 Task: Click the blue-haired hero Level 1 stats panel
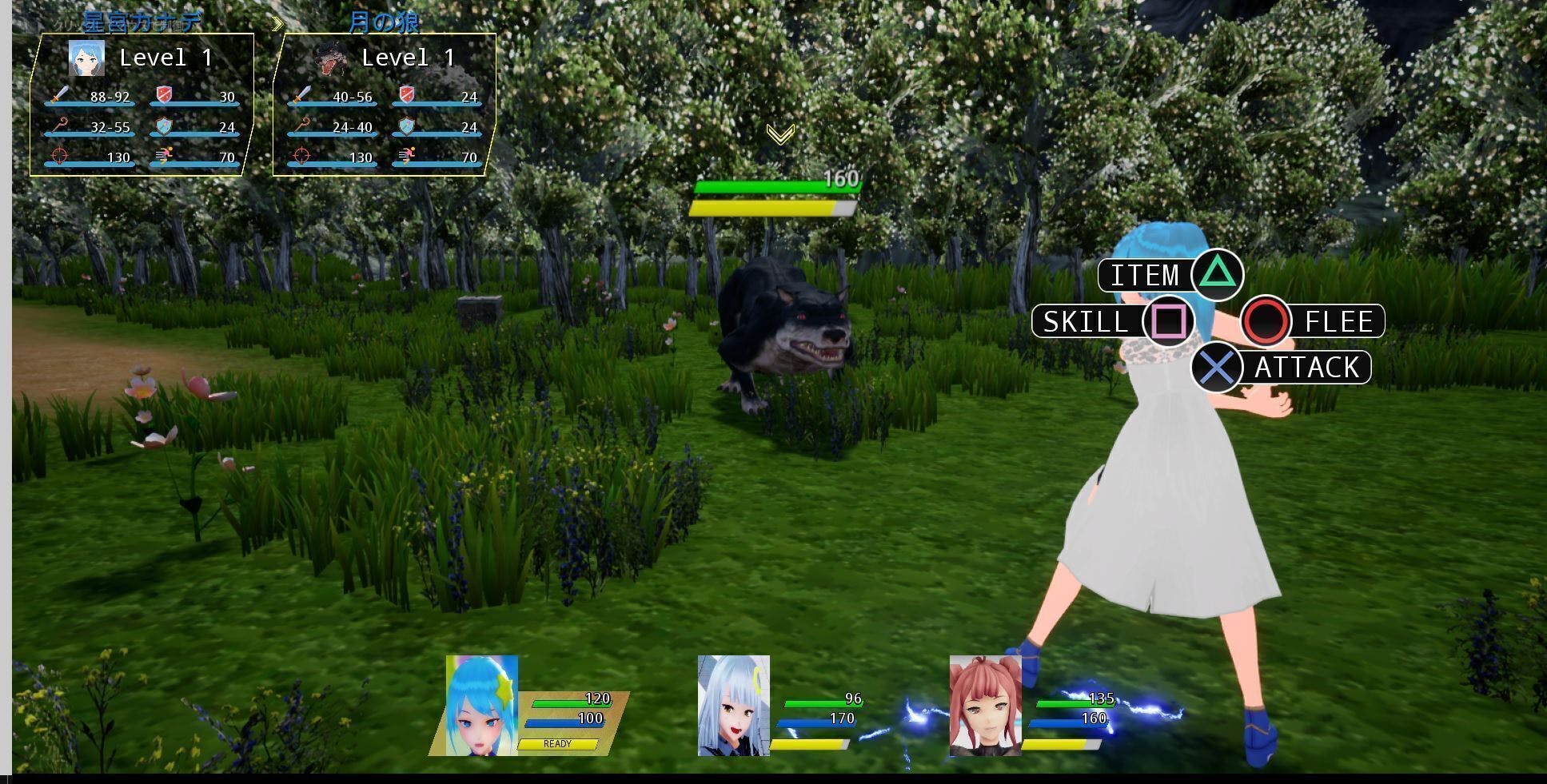pos(142,105)
